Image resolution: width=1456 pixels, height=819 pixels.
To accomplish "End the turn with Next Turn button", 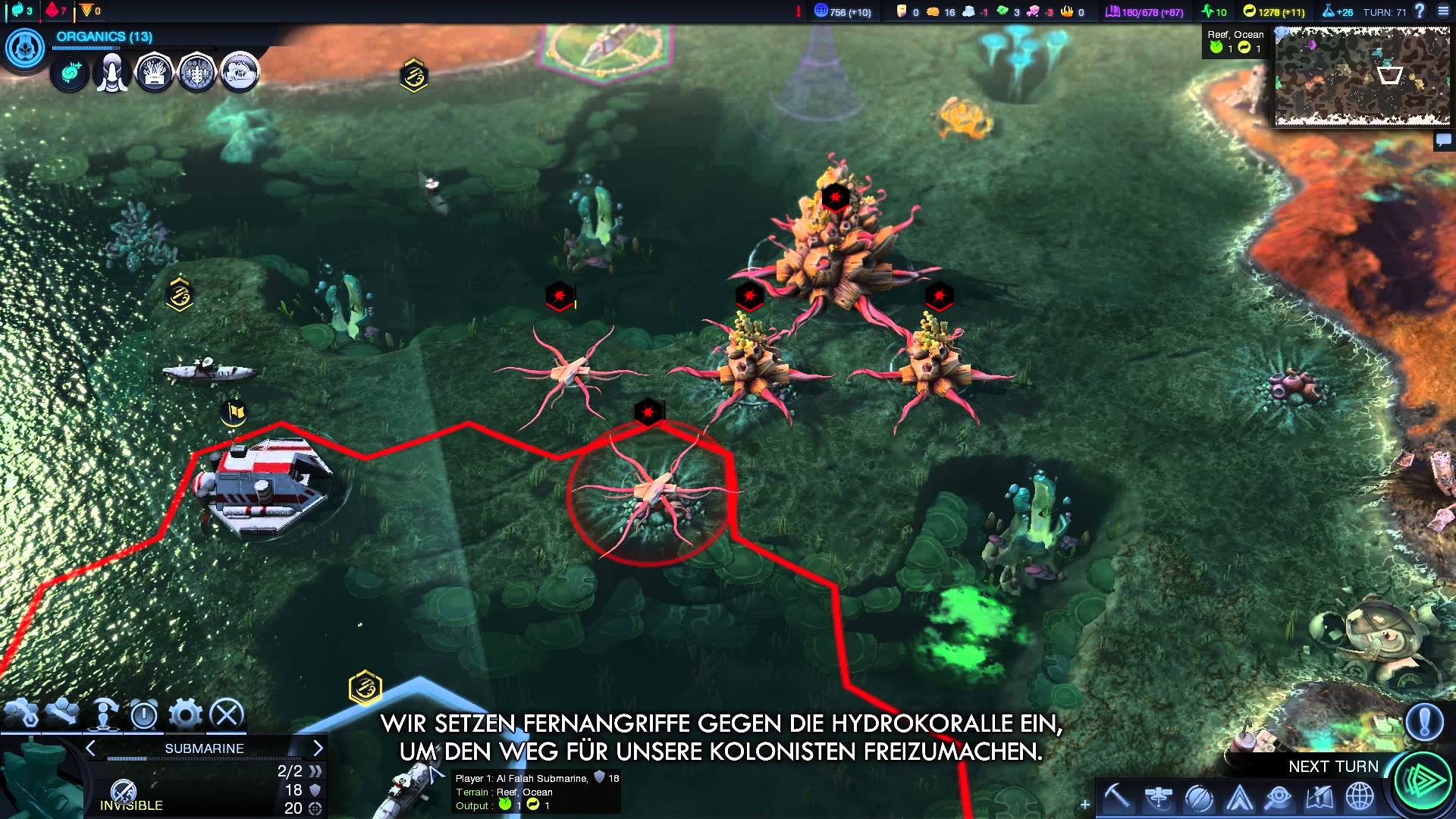I will coord(1423,781).
